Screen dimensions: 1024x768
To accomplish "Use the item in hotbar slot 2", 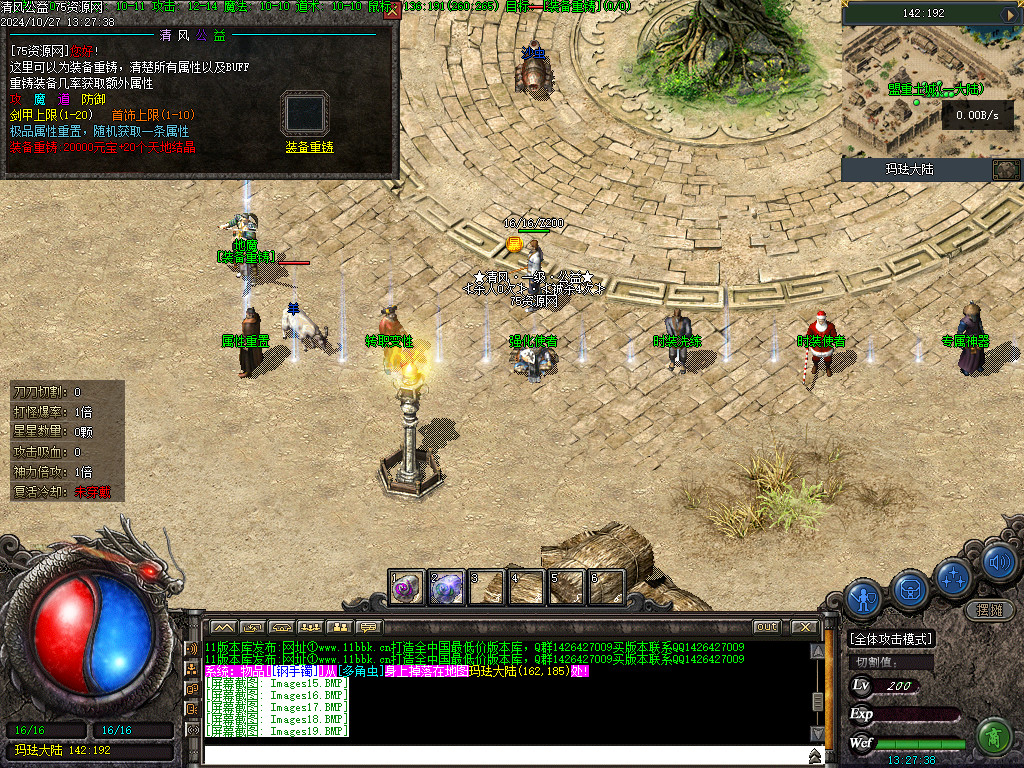I will pos(447,587).
